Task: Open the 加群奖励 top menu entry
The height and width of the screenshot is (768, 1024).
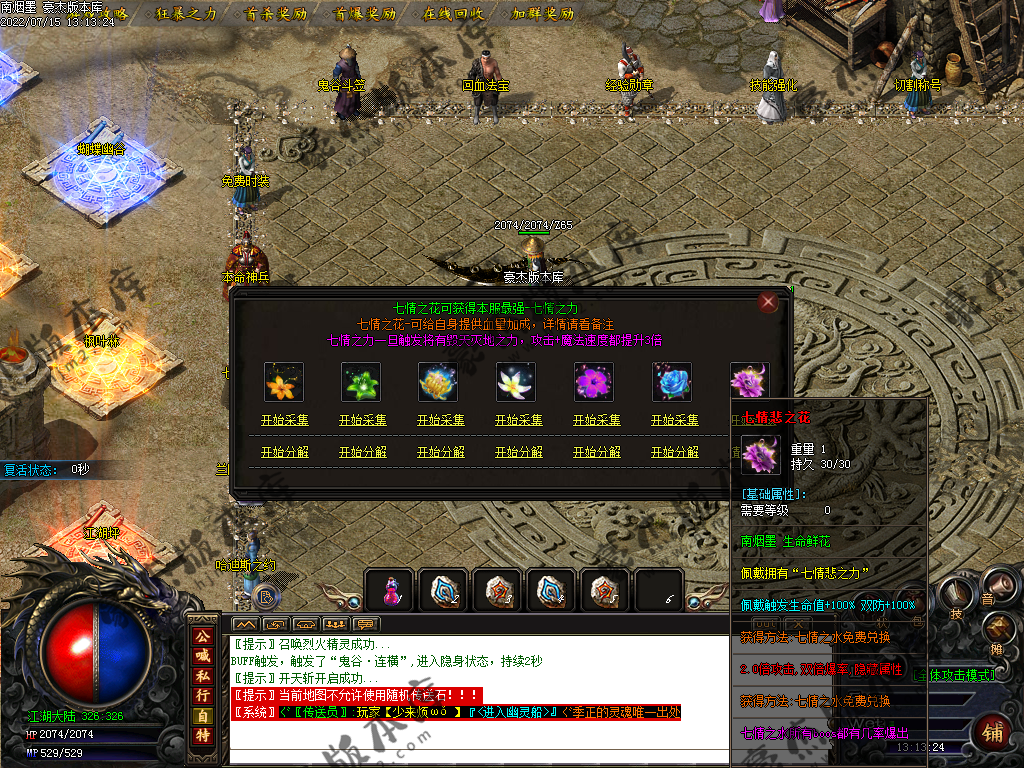Action: pos(543,14)
